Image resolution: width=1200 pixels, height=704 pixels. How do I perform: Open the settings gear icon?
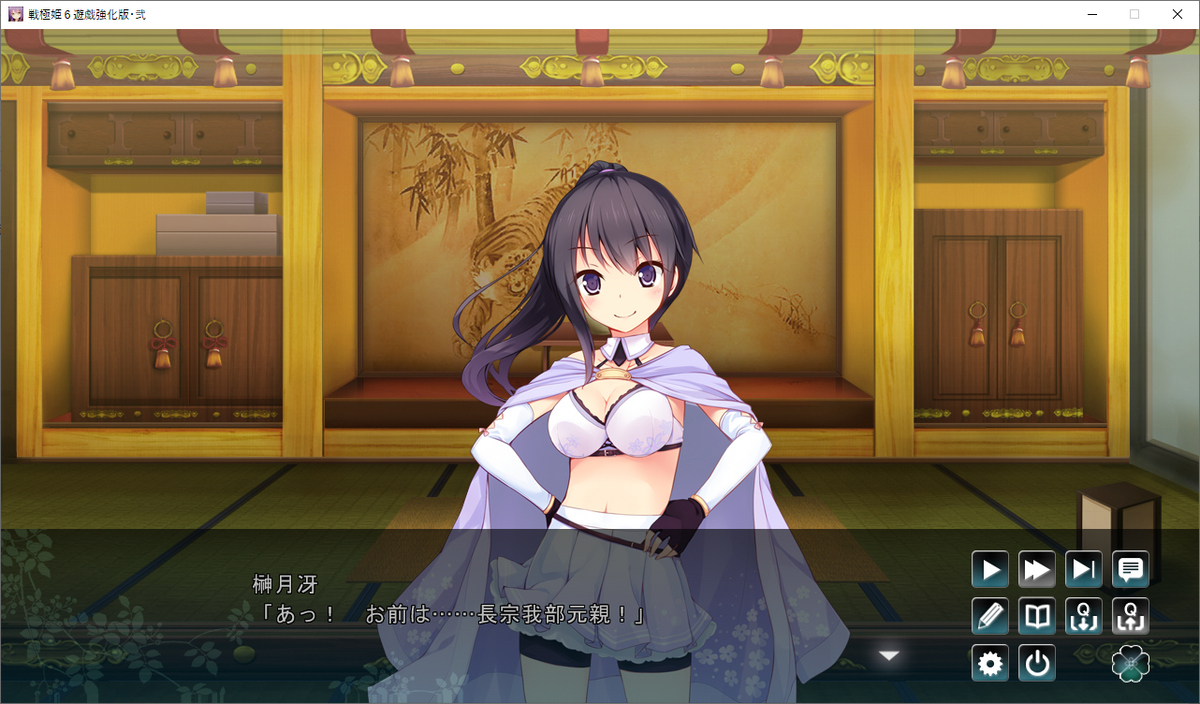[x=990, y=663]
